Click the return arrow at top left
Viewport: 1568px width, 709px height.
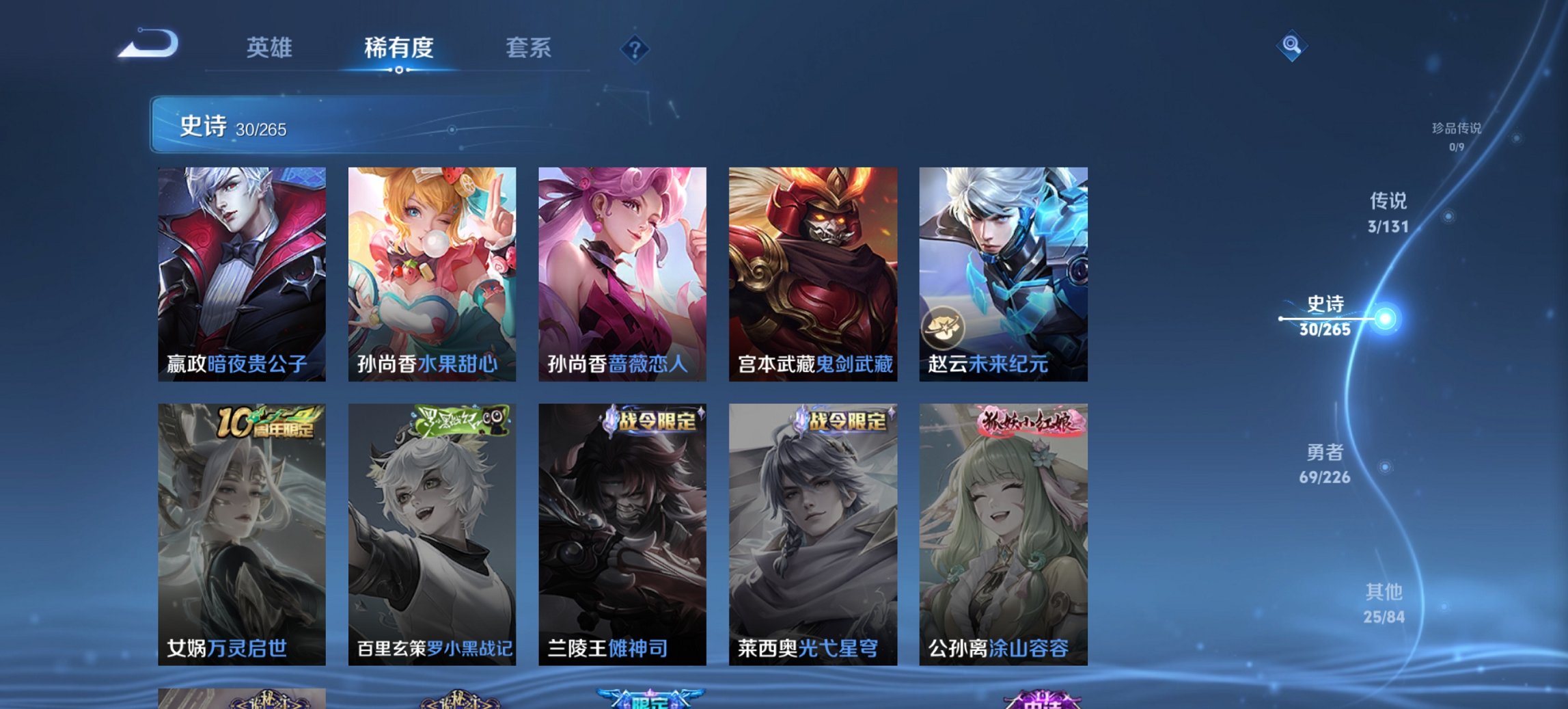[149, 44]
